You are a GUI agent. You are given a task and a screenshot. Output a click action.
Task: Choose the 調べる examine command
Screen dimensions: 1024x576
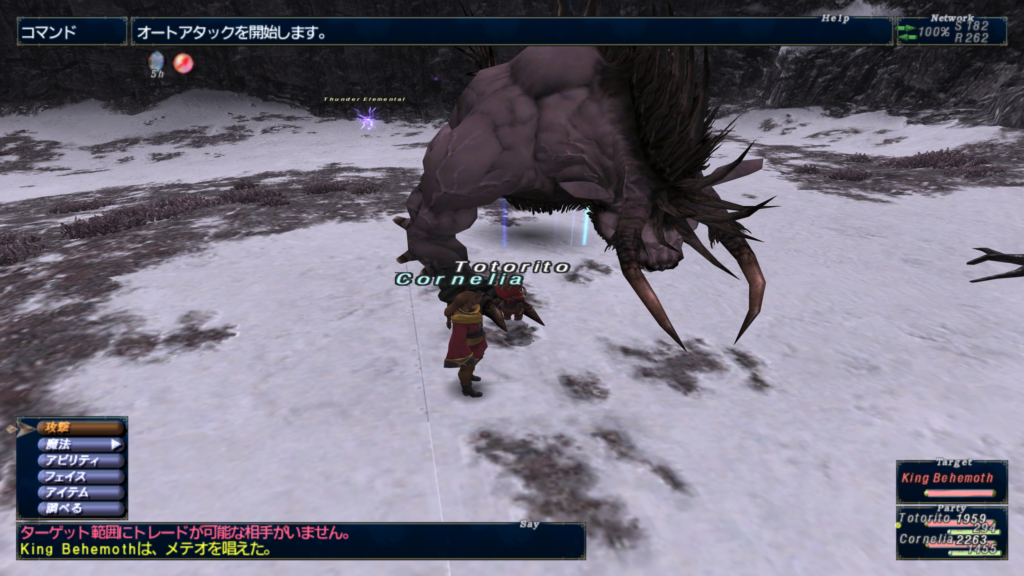pyautogui.click(x=80, y=508)
